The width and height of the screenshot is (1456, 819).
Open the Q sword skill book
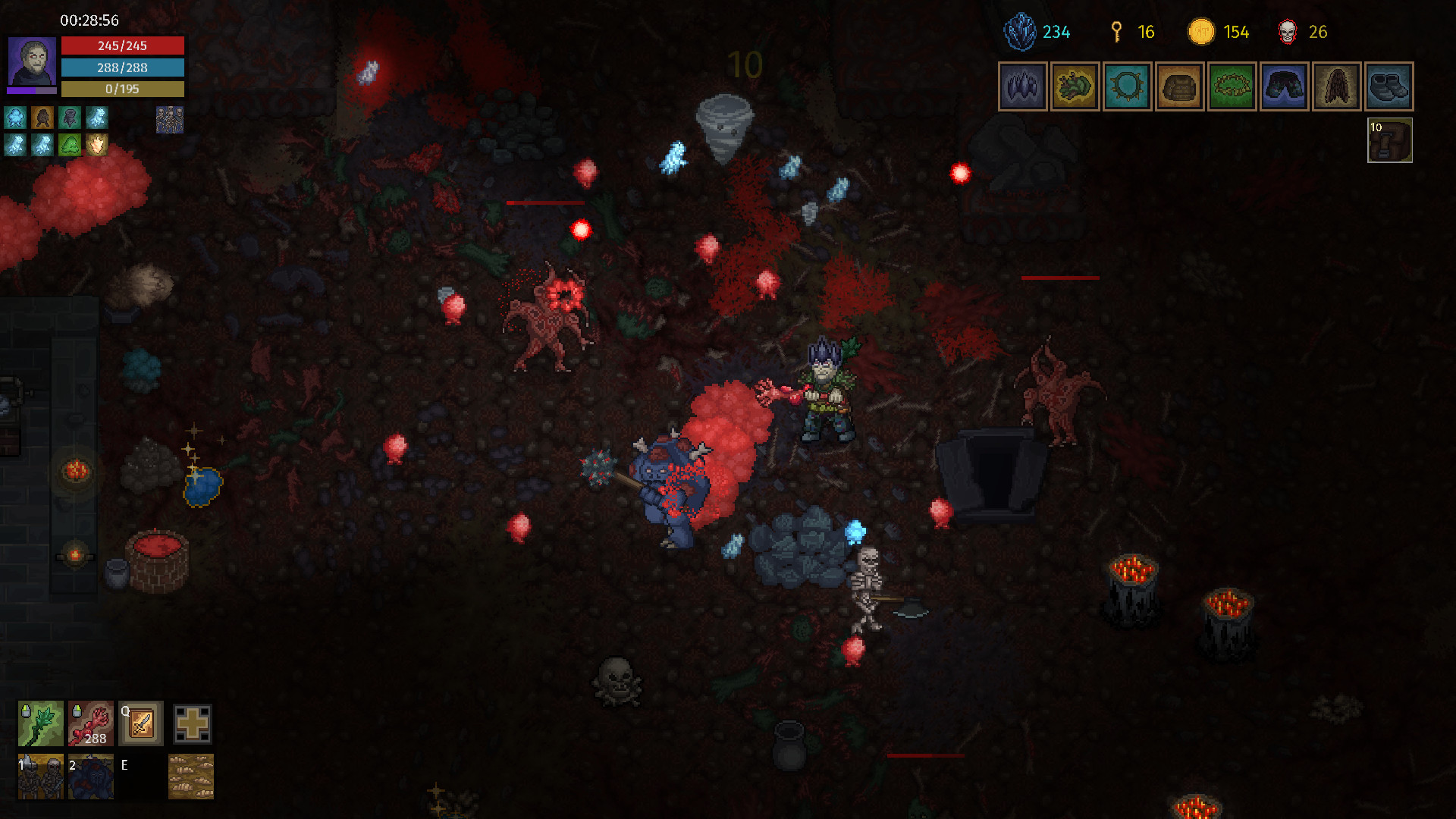(x=140, y=724)
